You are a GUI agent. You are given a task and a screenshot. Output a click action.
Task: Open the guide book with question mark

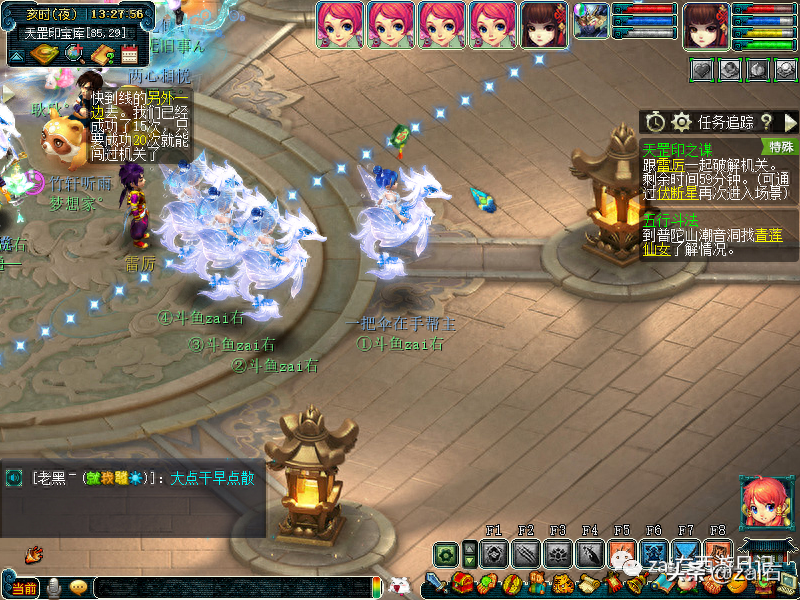click(101, 53)
